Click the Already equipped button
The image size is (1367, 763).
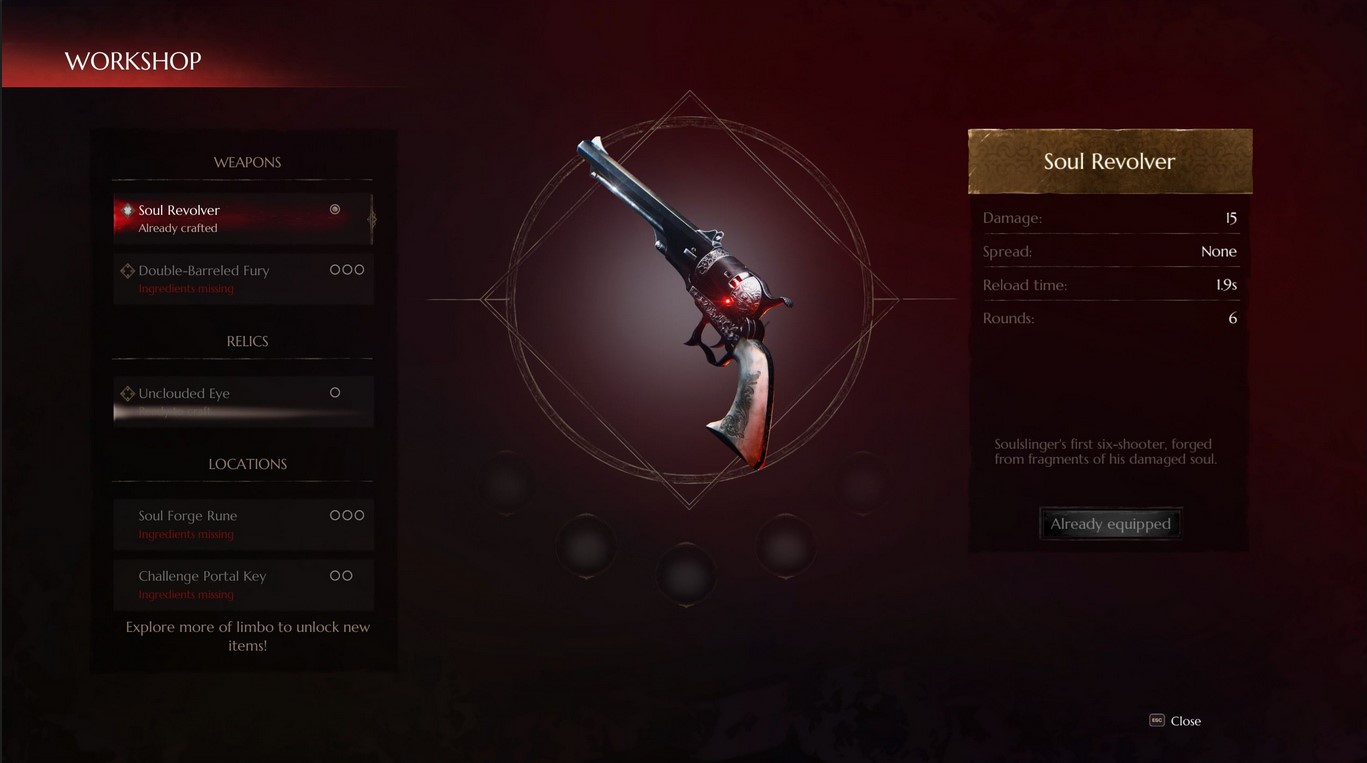coord(1110,524)
